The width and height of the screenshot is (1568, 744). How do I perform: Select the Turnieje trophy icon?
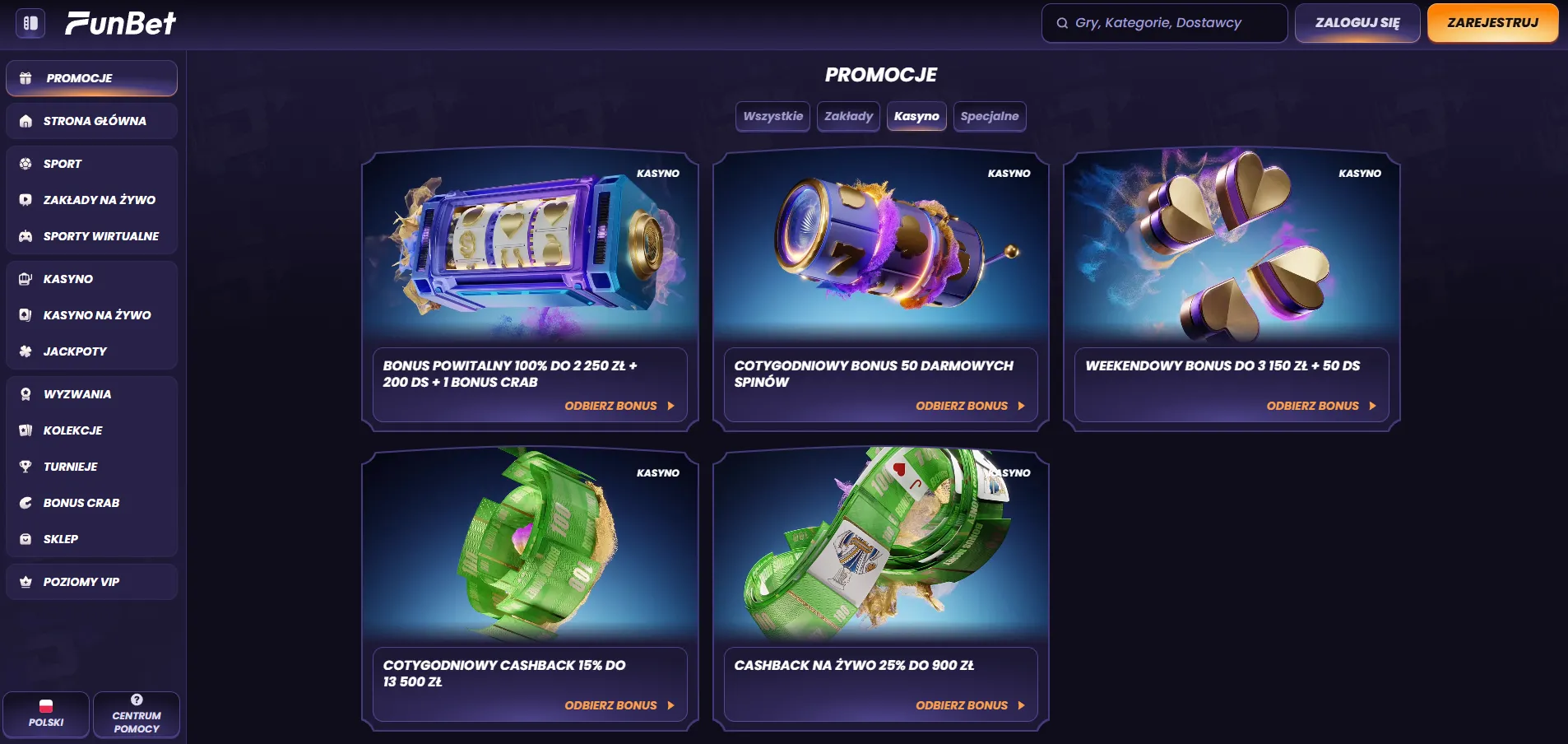(x=26, y=467)
